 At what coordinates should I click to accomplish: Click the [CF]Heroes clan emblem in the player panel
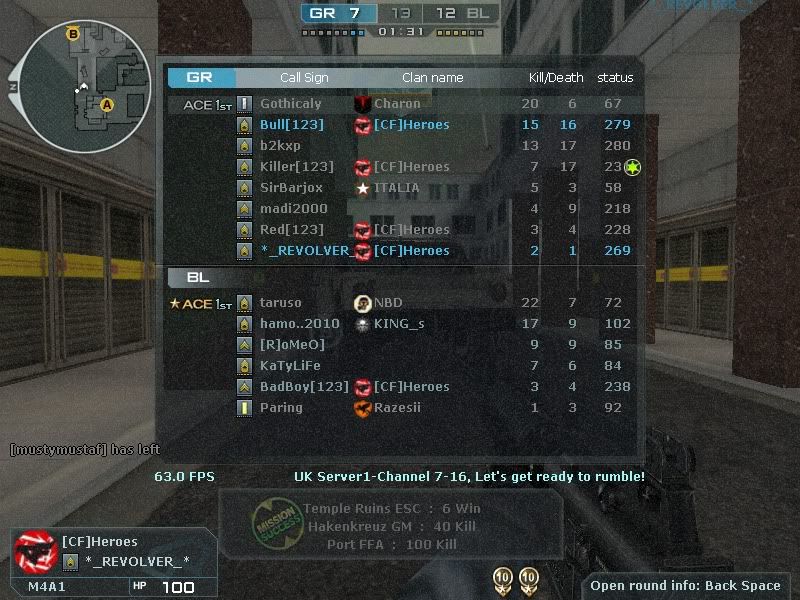pyautogui.click(x=34, y=551)
